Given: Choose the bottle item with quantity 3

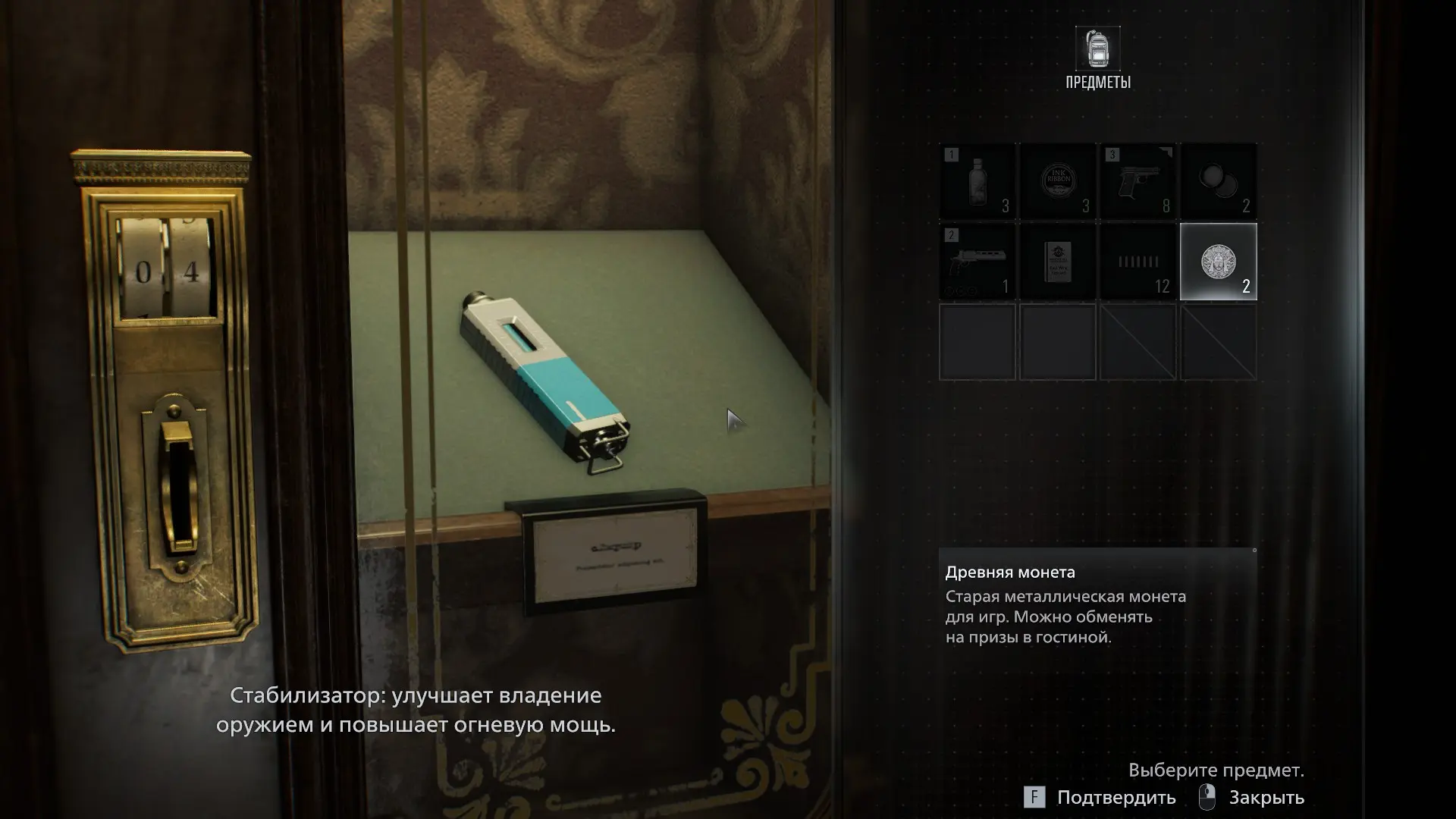Looking at the screenshot, I should [977, 182].
